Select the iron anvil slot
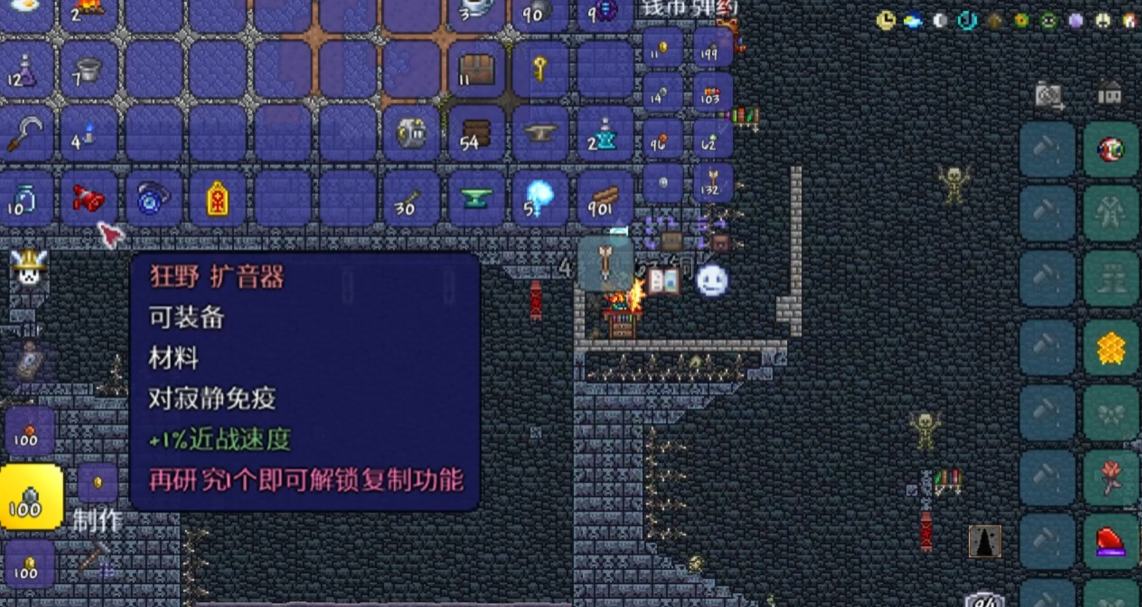Image resolution: width=1142 pixels, height=607 pixels. 541,133
